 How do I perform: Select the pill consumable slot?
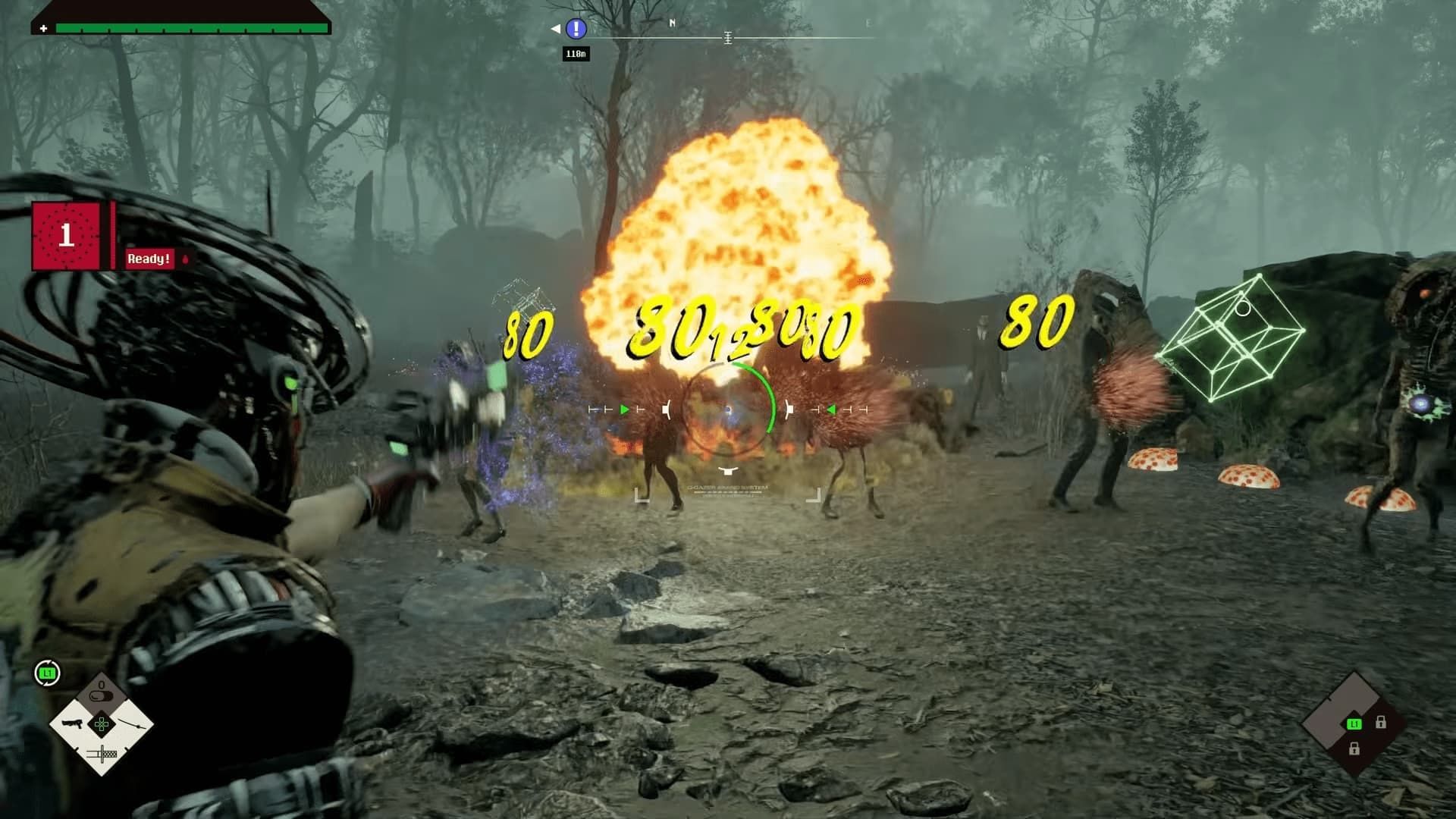pos(102,695)
